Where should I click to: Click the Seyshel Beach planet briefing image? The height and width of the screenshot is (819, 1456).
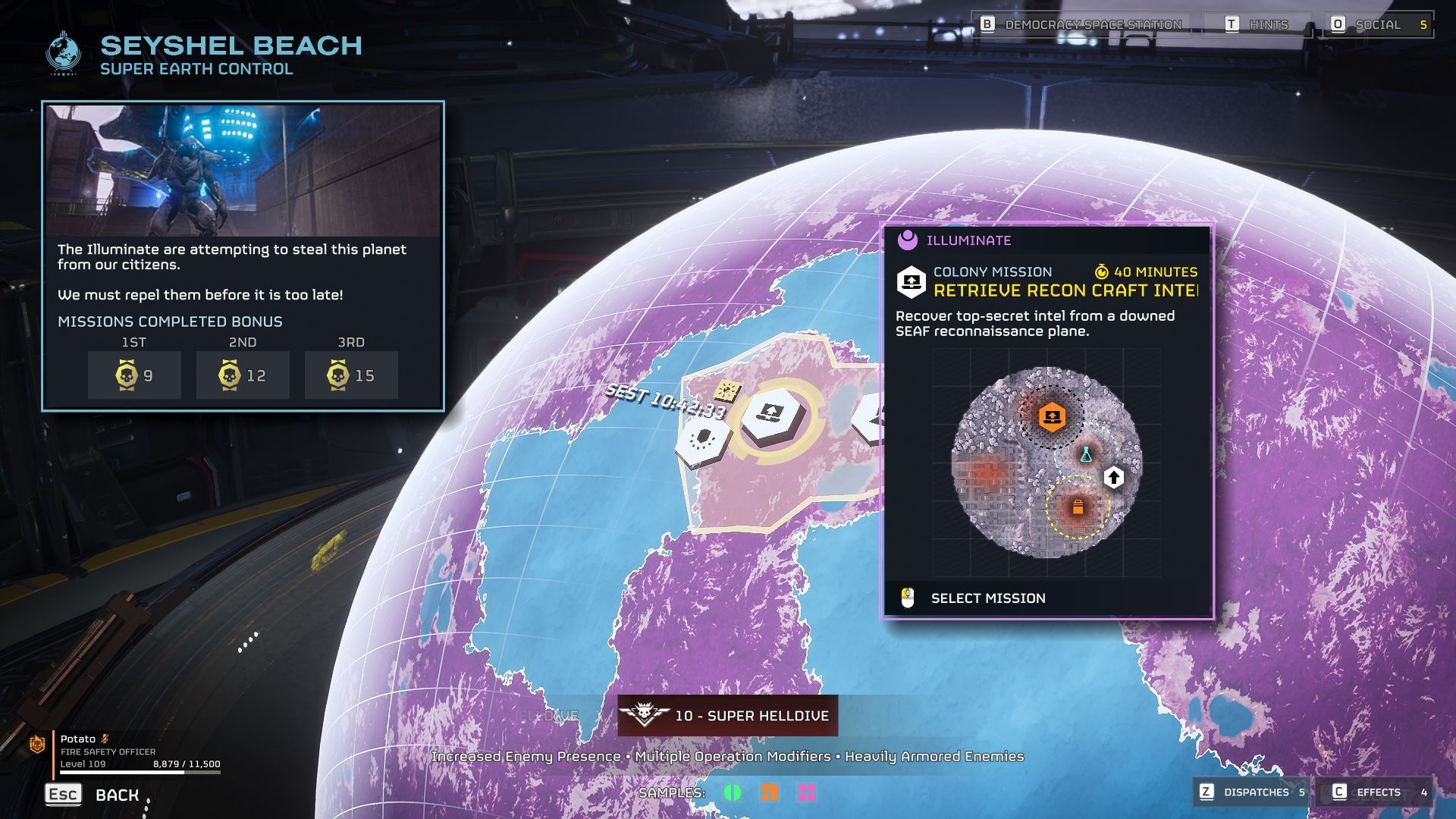243,171
